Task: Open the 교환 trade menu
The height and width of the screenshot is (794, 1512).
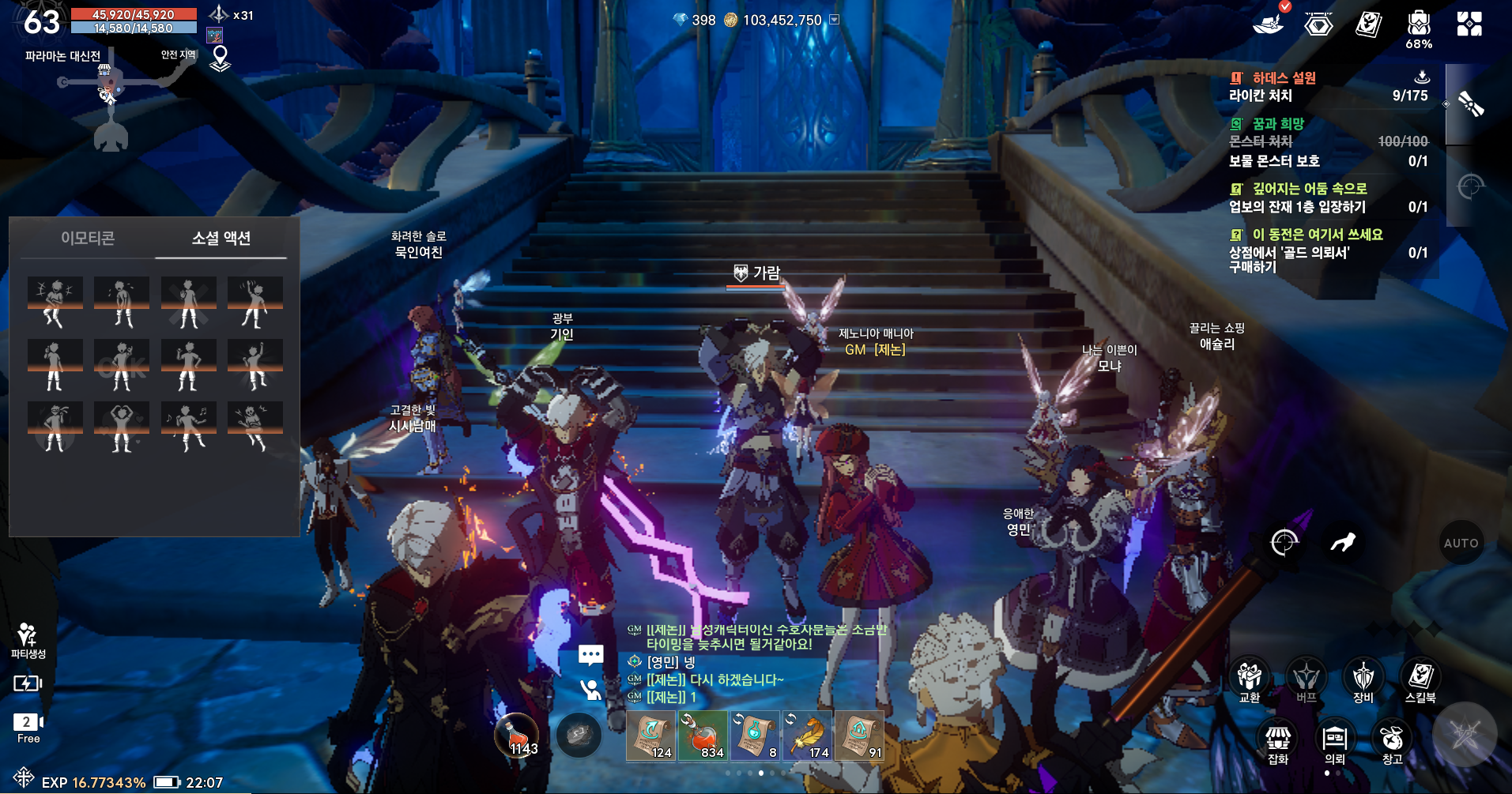Action: (x=1250, y=679)
